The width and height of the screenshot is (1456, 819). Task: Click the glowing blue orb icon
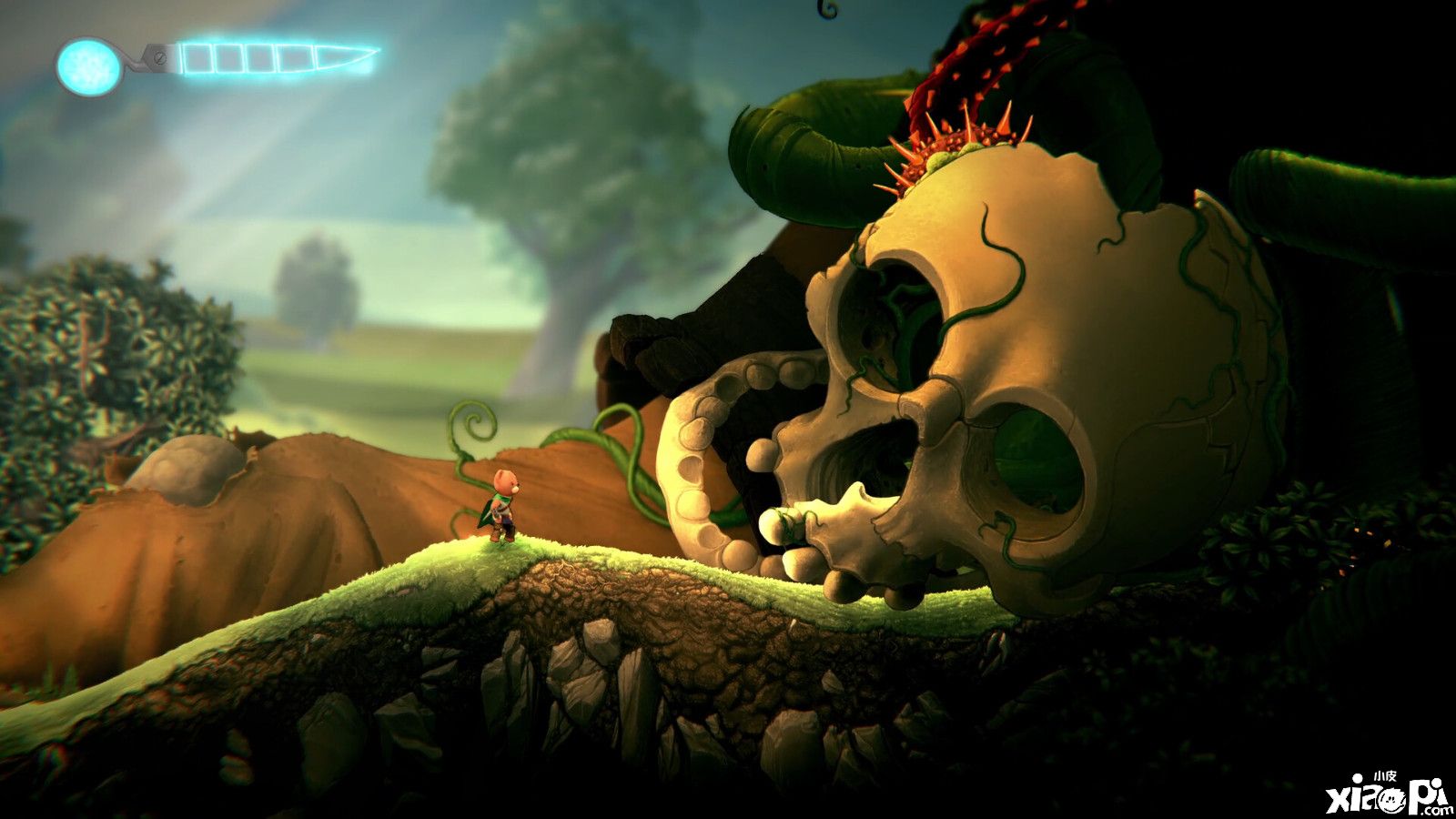pos(88,66)
